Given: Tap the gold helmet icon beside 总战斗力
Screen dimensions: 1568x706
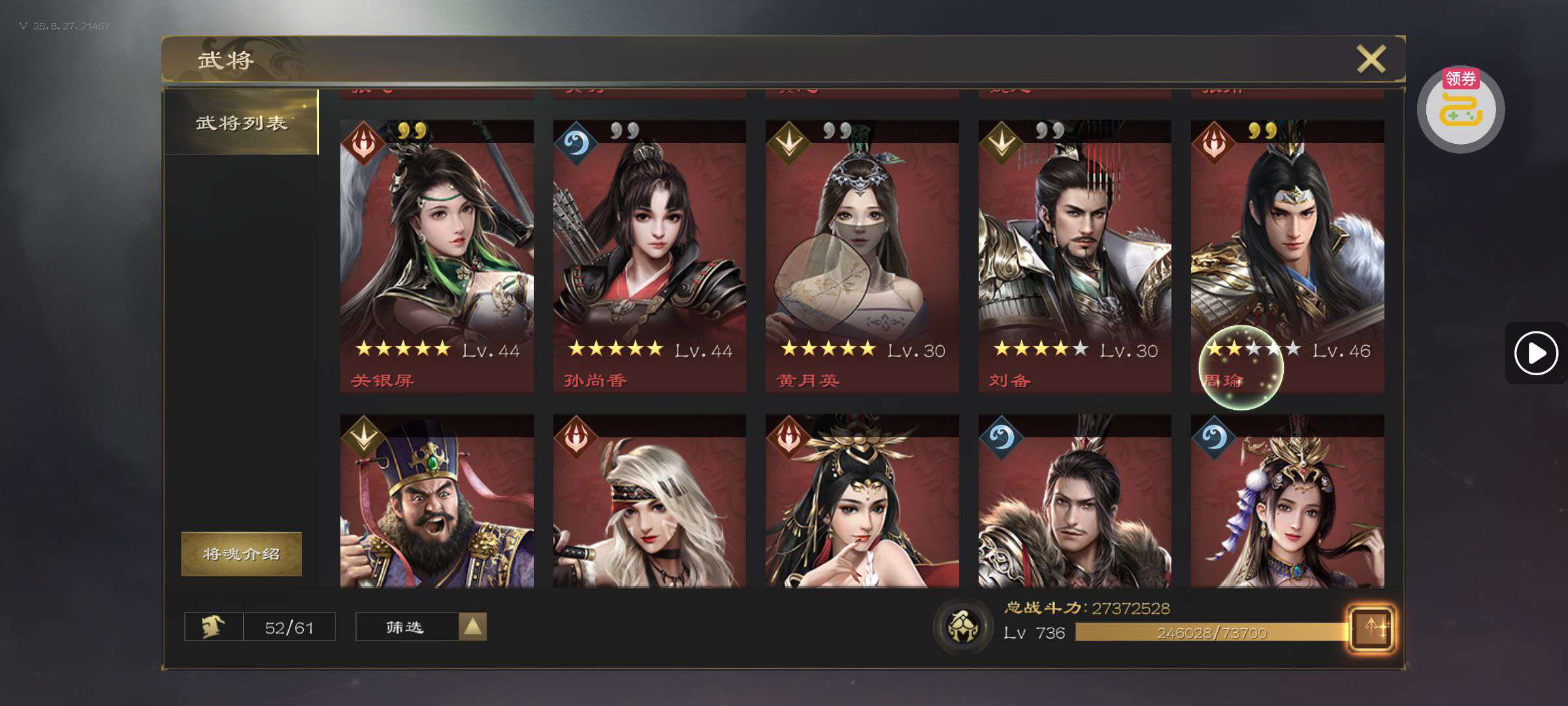Looking at the screenshot, I should pos(963,626).
